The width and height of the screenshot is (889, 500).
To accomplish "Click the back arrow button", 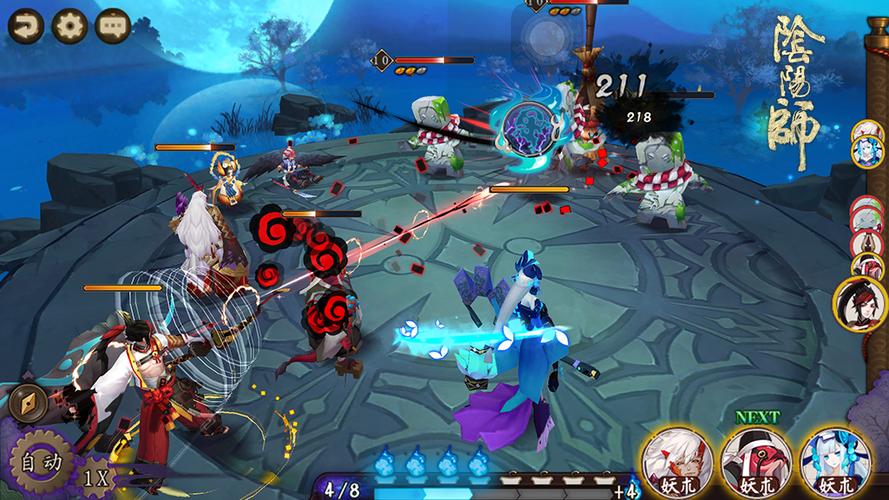I will click(25, 25).
